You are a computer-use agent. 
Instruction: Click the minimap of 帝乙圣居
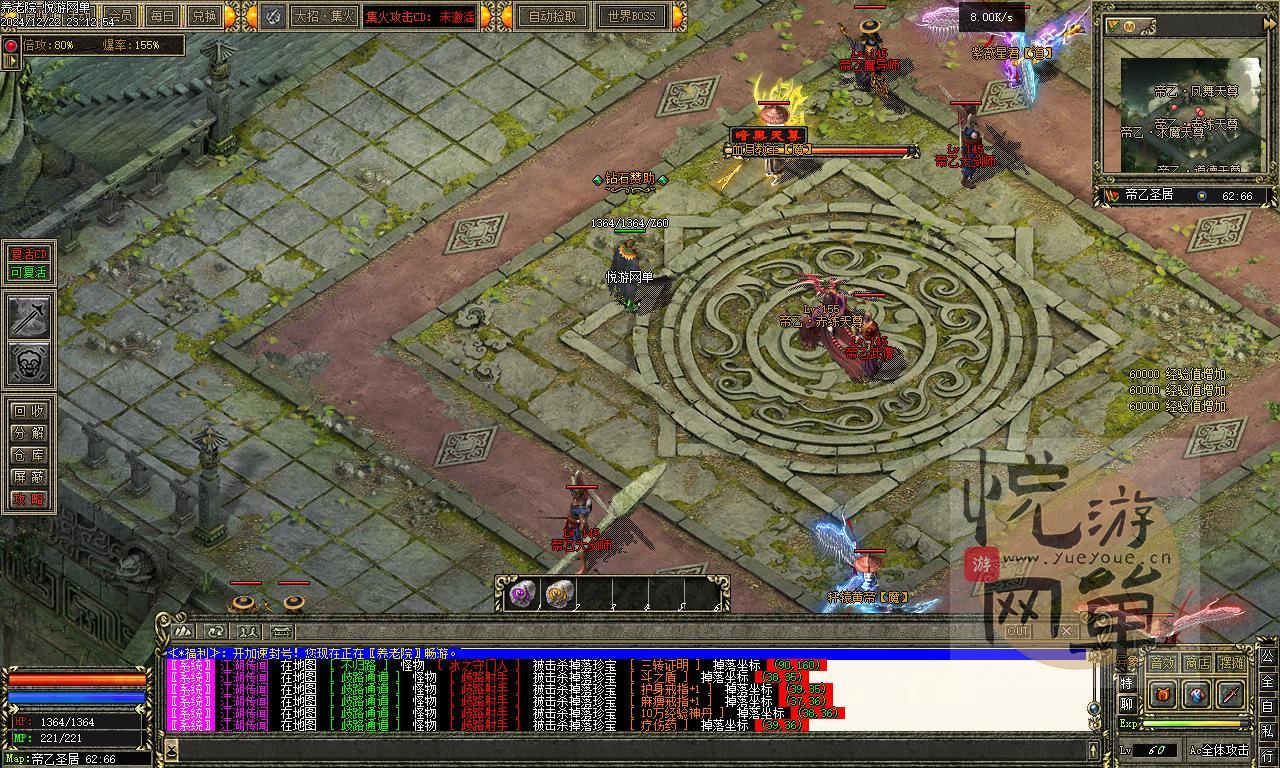(1189, 115)
